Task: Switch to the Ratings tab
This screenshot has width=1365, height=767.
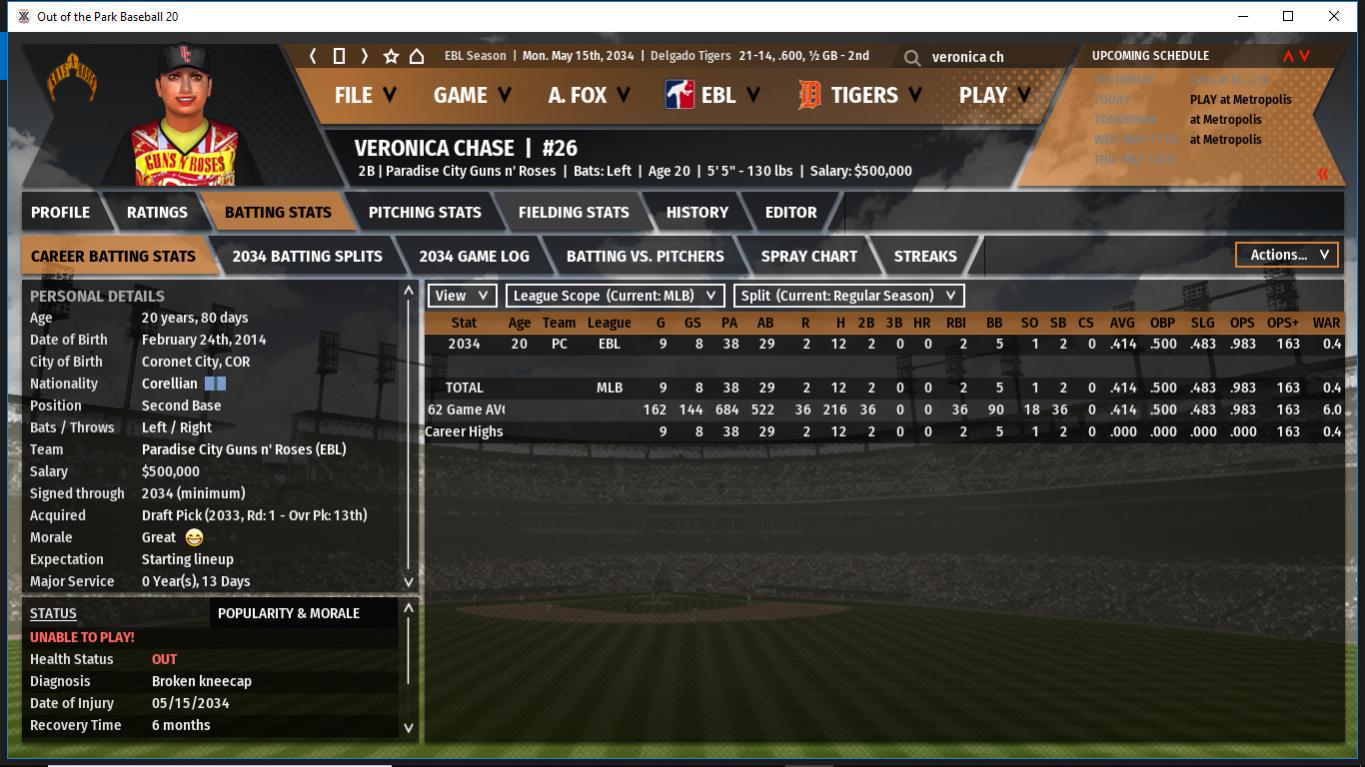Action: click(157, 212)
